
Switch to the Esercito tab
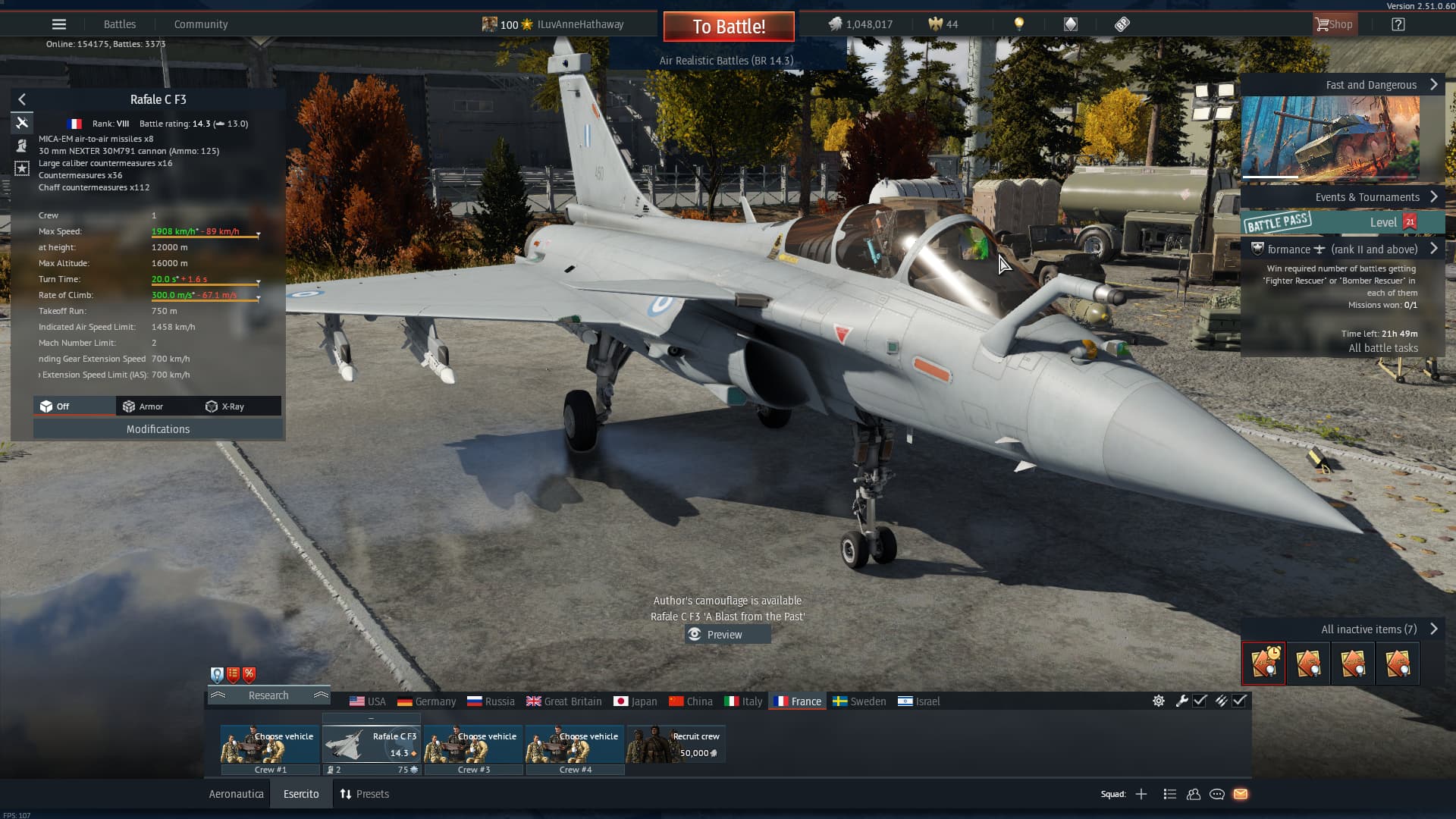(x=301, y=794)
